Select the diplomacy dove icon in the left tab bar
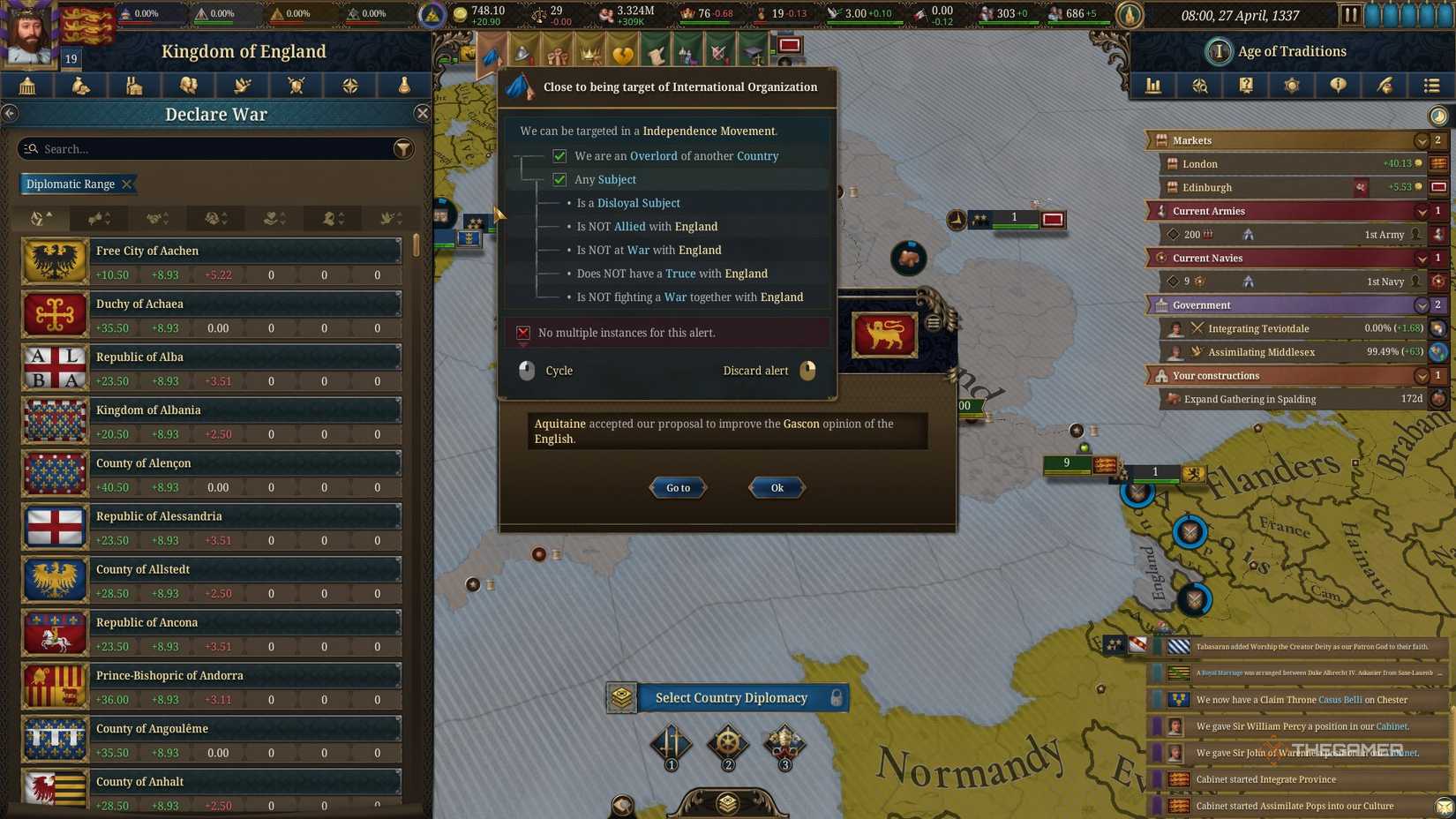 [242, 86]
